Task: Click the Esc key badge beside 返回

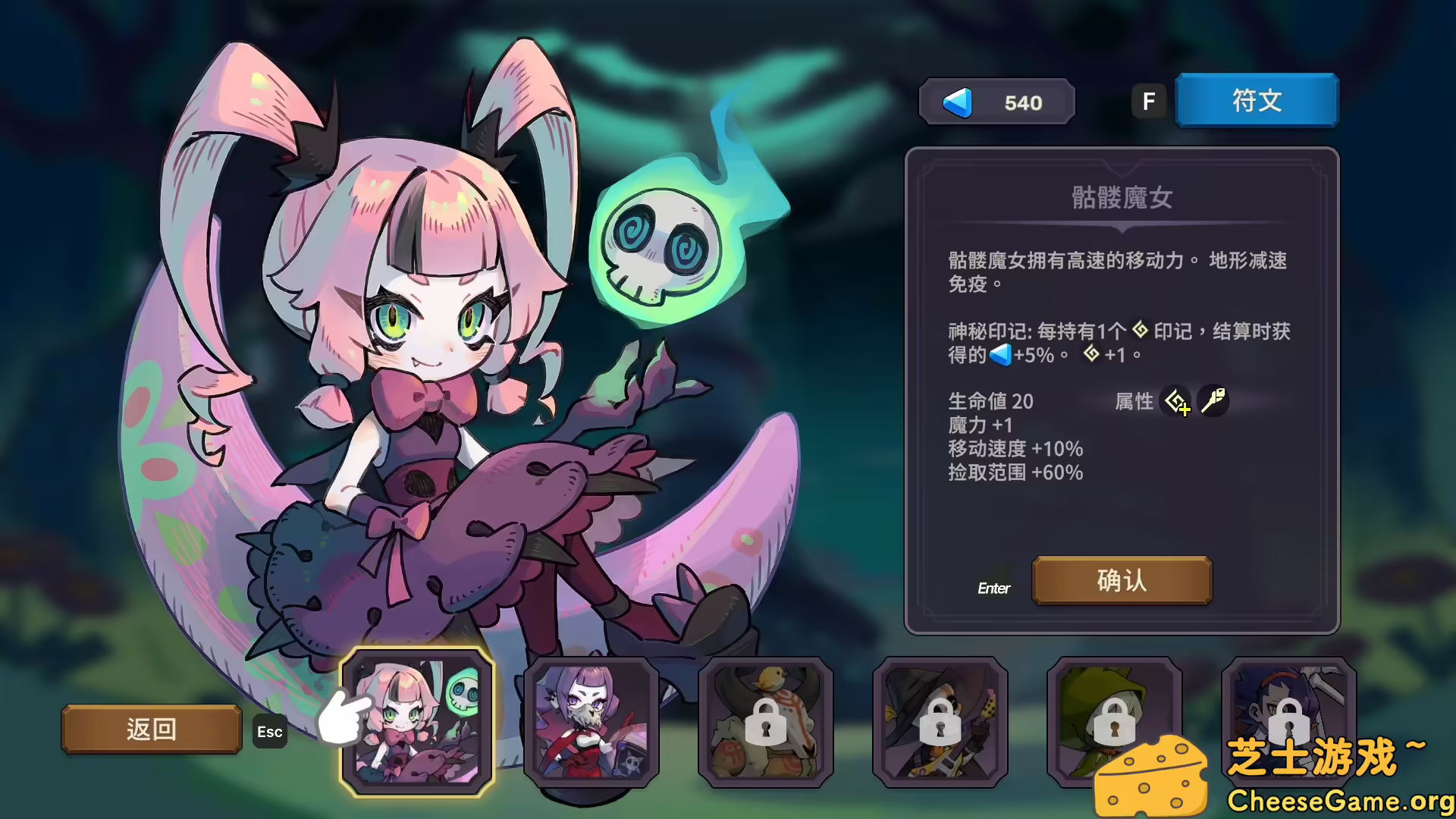Action: (x=269, y=731)
